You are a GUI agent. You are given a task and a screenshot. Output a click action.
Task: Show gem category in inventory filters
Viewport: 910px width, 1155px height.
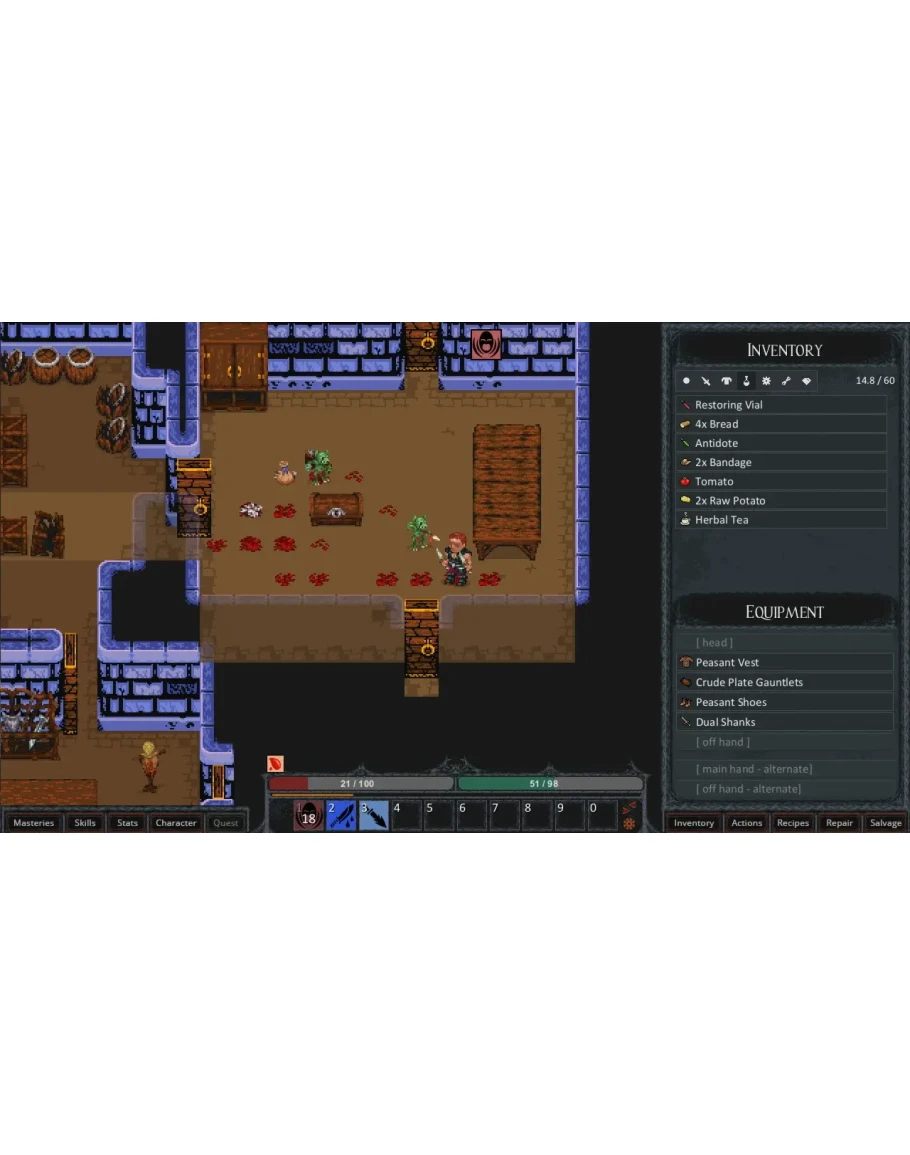tap(807, 381)
